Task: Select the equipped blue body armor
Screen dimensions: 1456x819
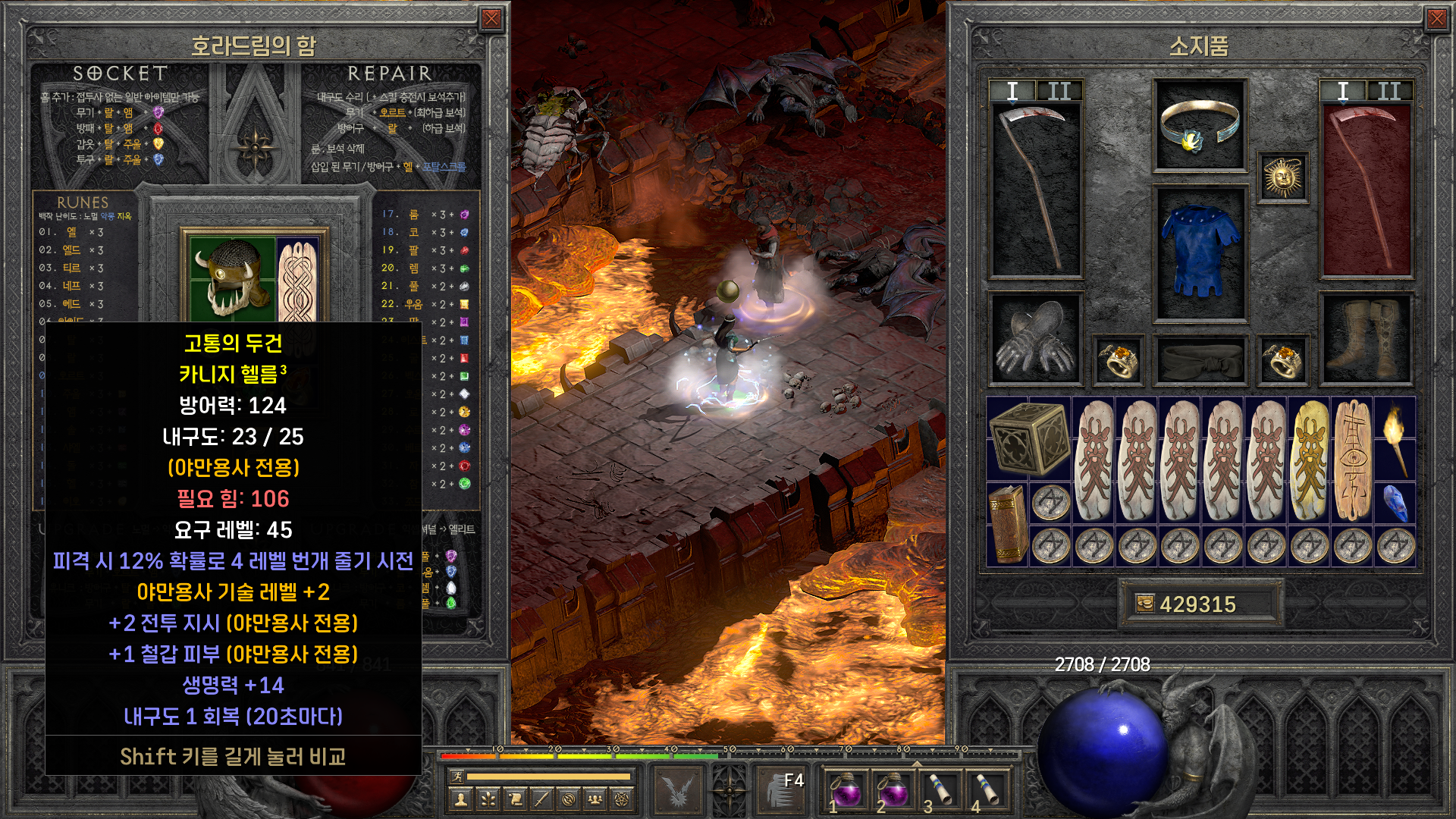Action: click(1199, 251)
